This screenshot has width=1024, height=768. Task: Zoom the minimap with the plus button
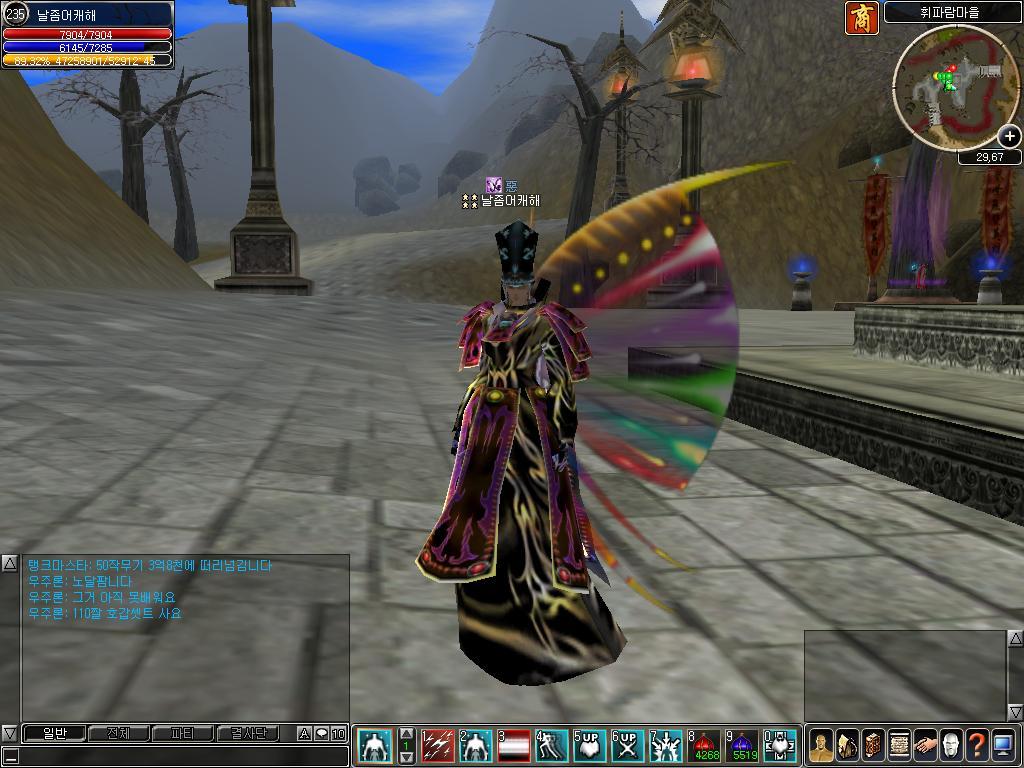[x=1009, y=136]
